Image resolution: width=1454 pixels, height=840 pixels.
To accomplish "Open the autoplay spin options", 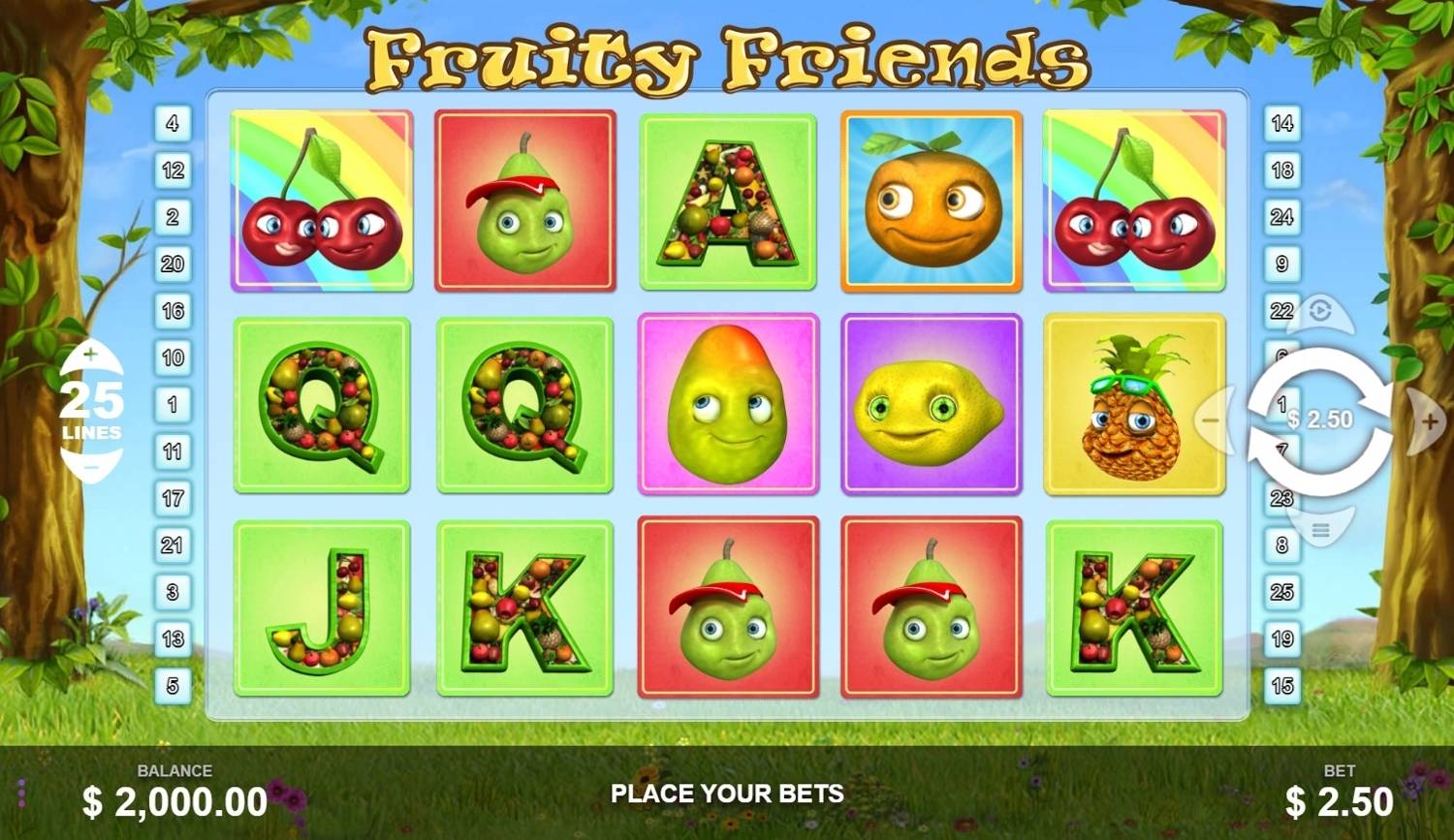I will (x=1321, y=312).
